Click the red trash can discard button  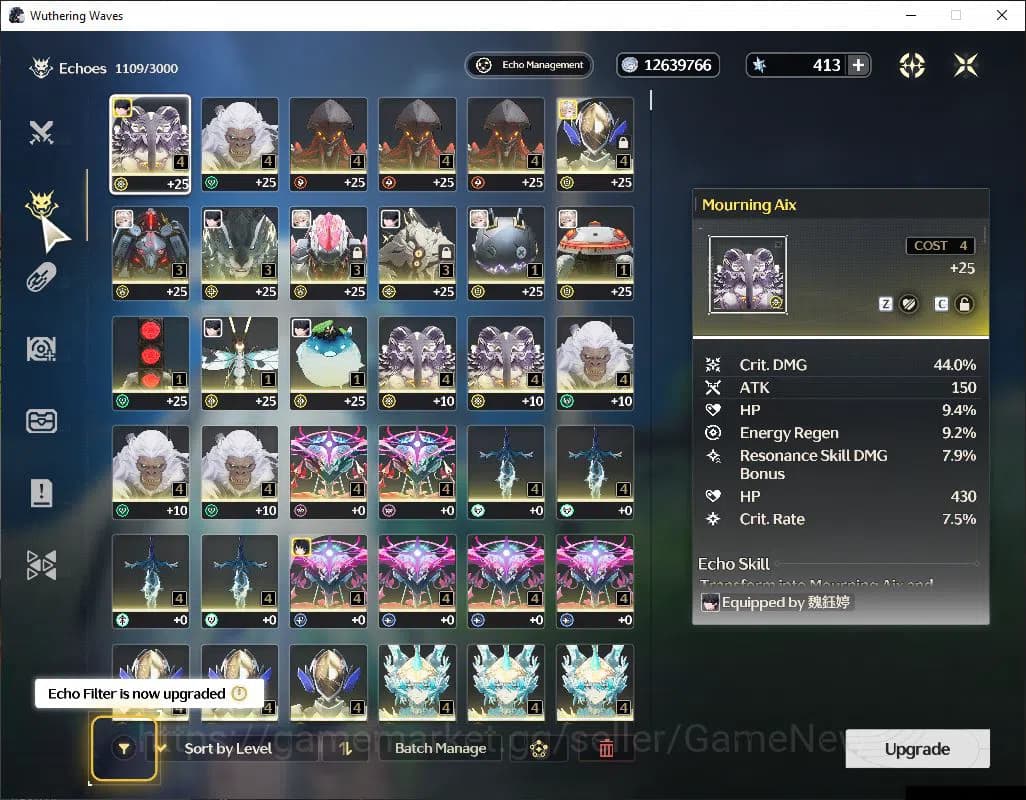pyautogui.click(x=606, y=748)
